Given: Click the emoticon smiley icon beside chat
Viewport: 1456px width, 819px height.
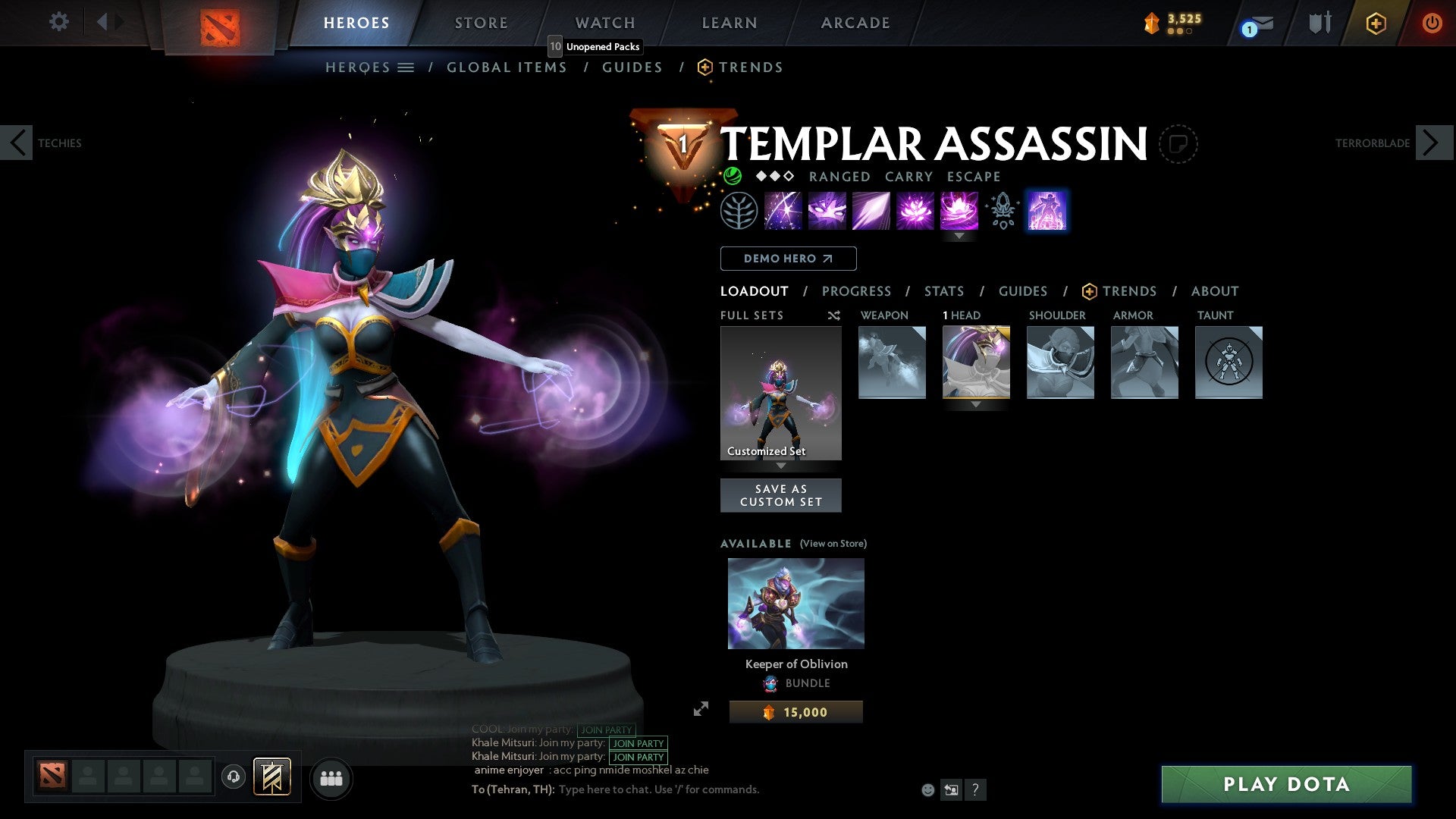Looking at the screenshot, I should pos(927,789).
